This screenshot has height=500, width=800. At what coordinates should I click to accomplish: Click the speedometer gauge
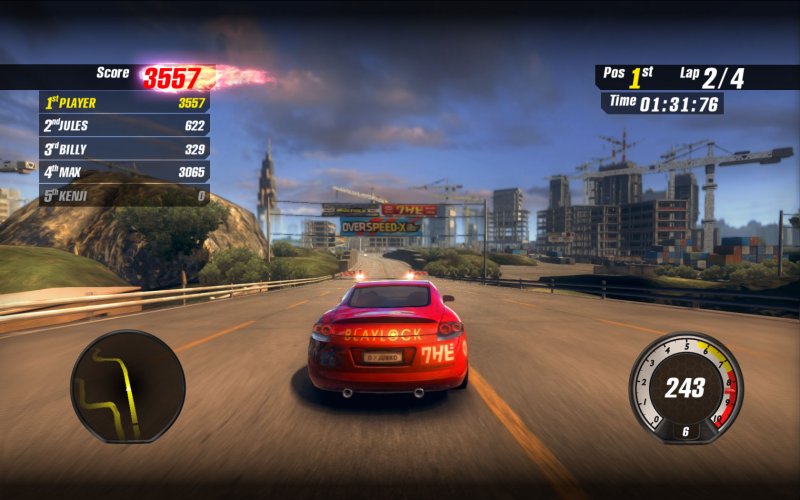point(686,388)
